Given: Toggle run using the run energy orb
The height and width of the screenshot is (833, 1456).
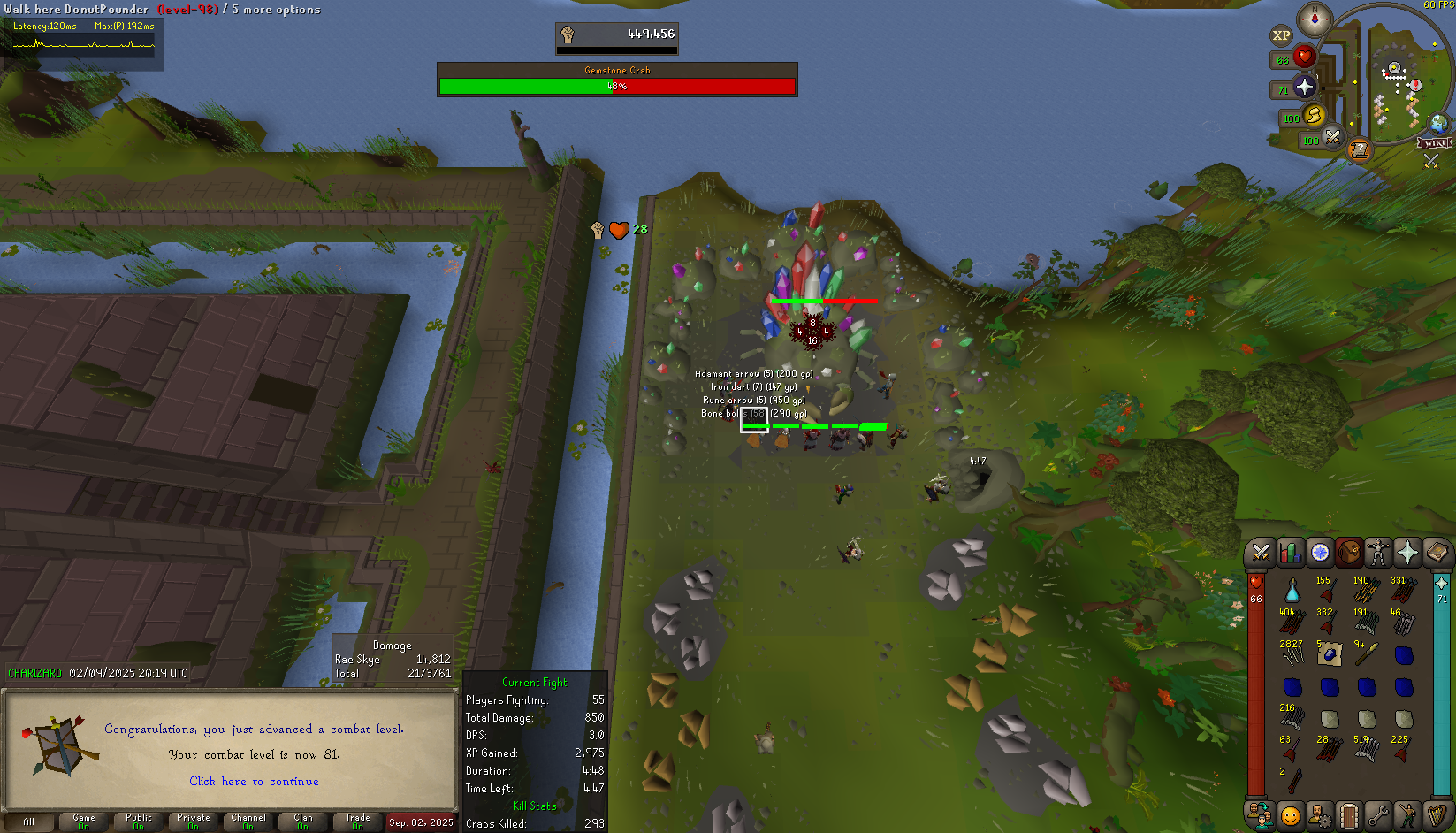Looking at the screenshot, I should (x=1314, y=116).
